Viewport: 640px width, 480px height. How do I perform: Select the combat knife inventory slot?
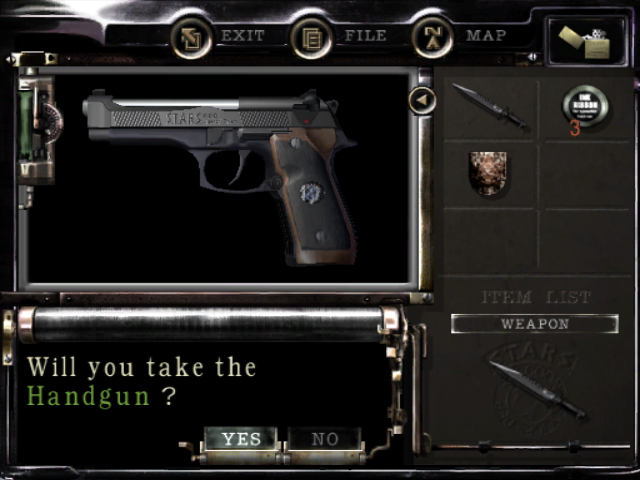[x=490, y=106]
